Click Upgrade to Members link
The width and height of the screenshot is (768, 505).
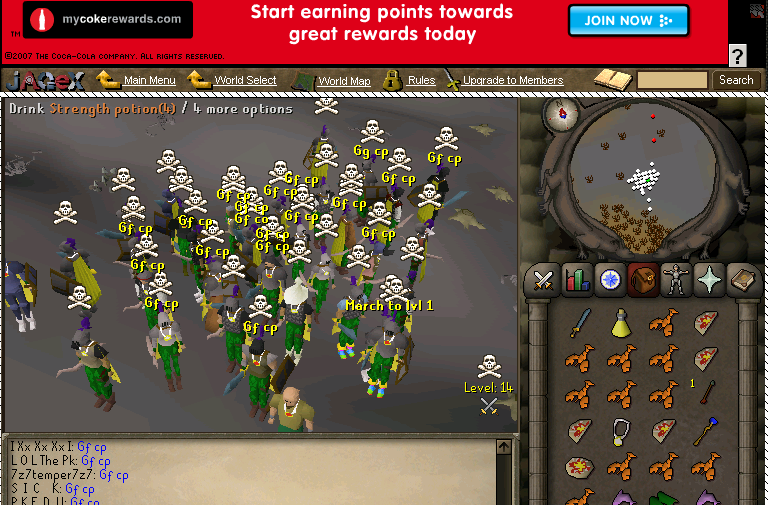[x=512, y=80]
